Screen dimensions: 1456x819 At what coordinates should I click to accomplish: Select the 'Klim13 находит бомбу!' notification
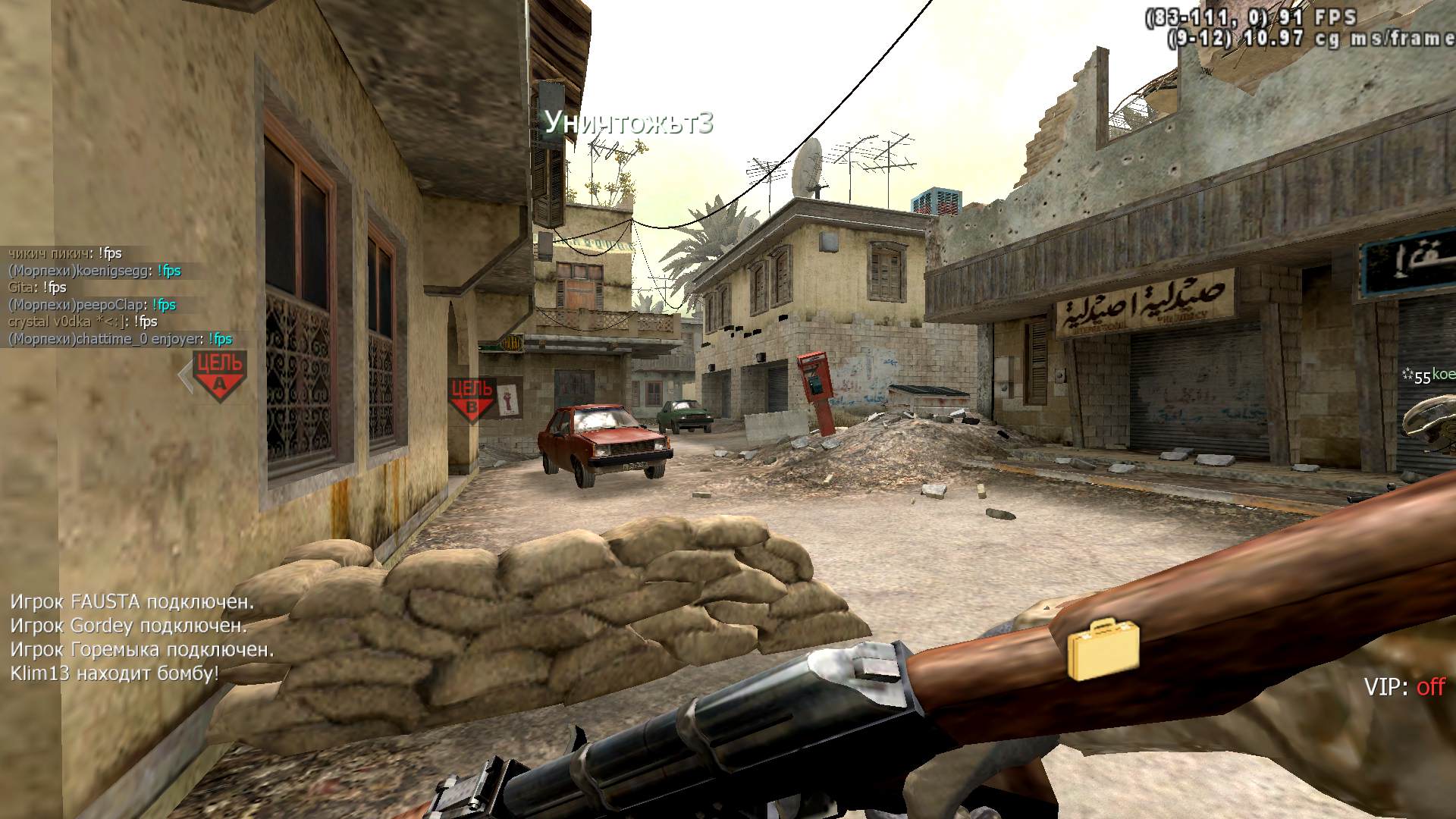(115, 673)
